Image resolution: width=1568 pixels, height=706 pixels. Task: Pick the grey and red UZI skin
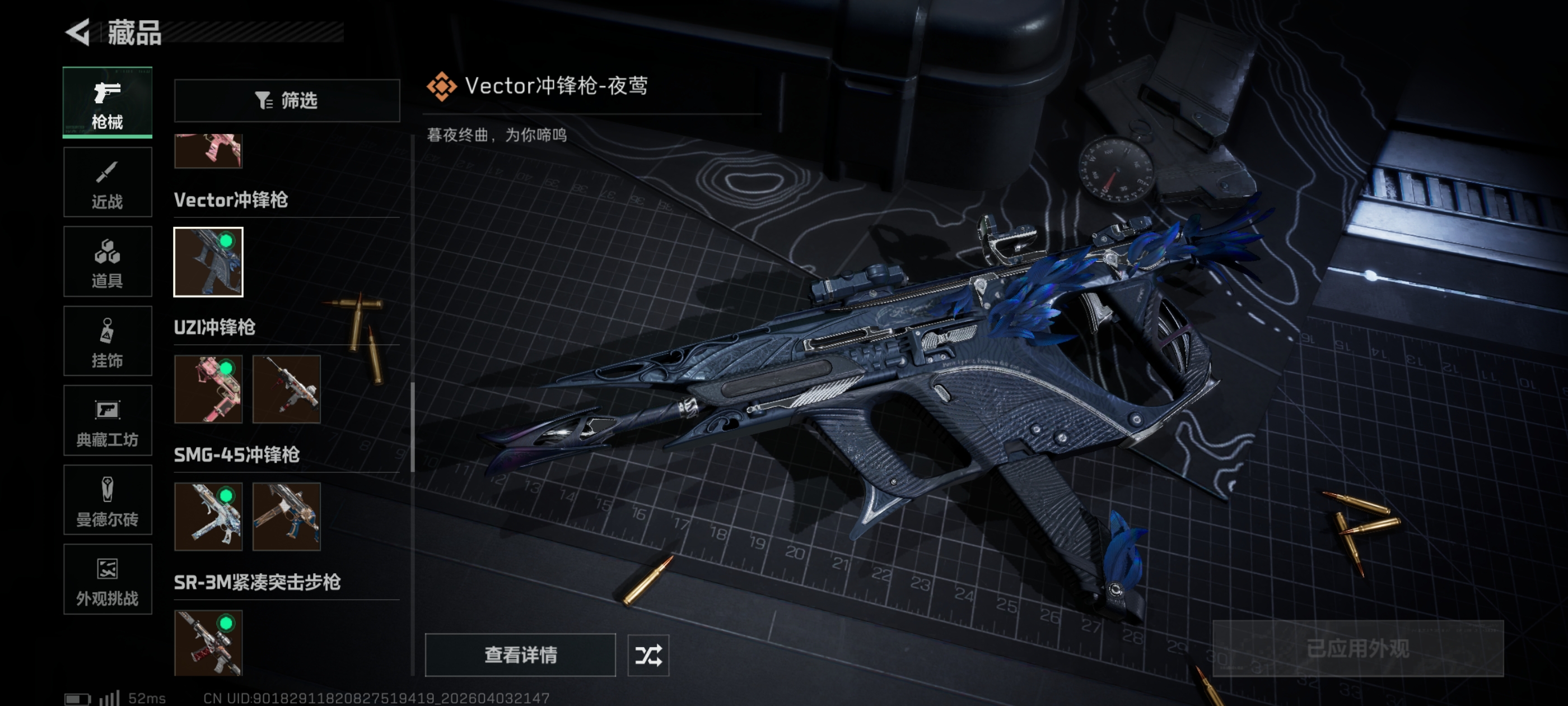286,389
